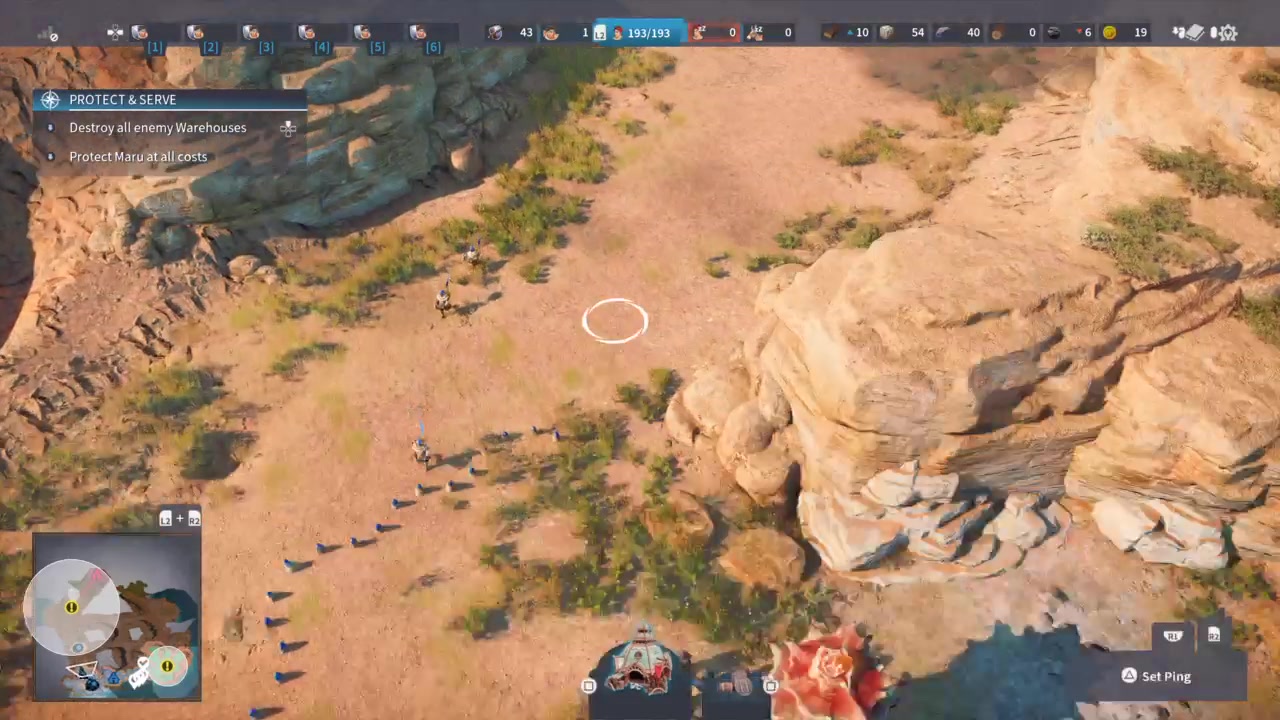
Task: Select the 'Protect Maru at all costs' objective
Action: [138, 157]
